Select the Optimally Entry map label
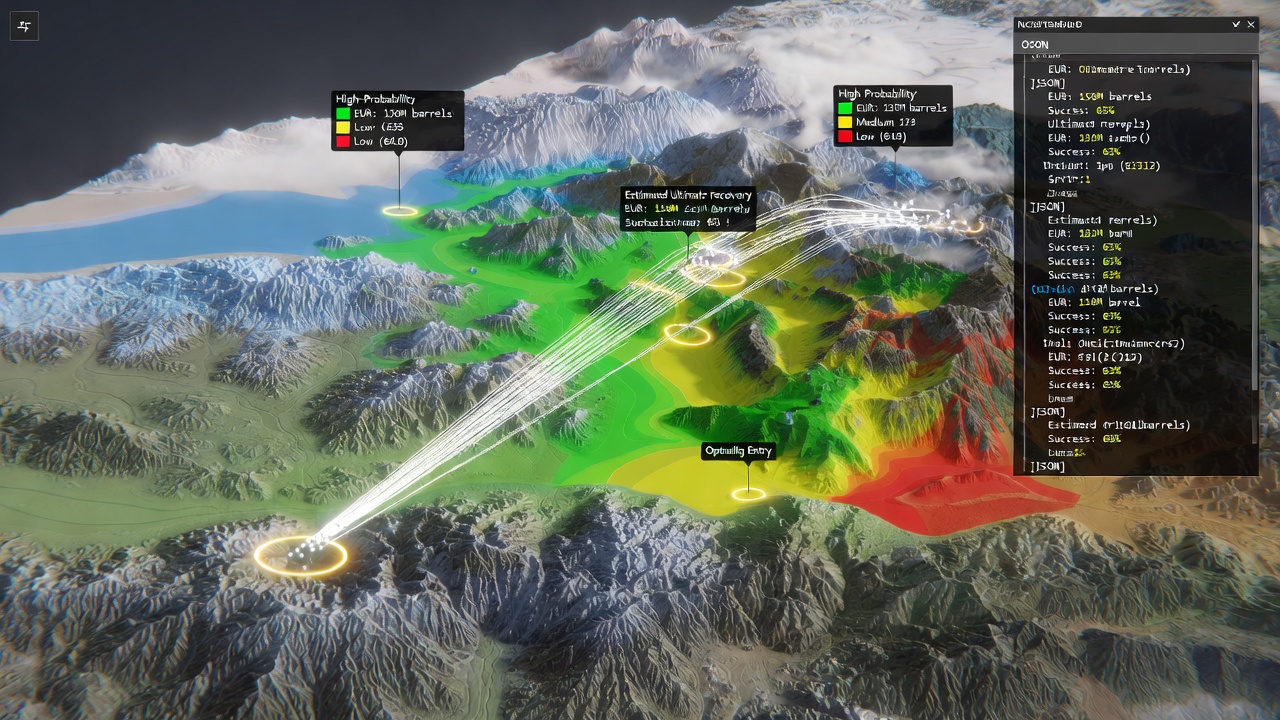This screenshot has height=720, width=1280. coord(739,451)
